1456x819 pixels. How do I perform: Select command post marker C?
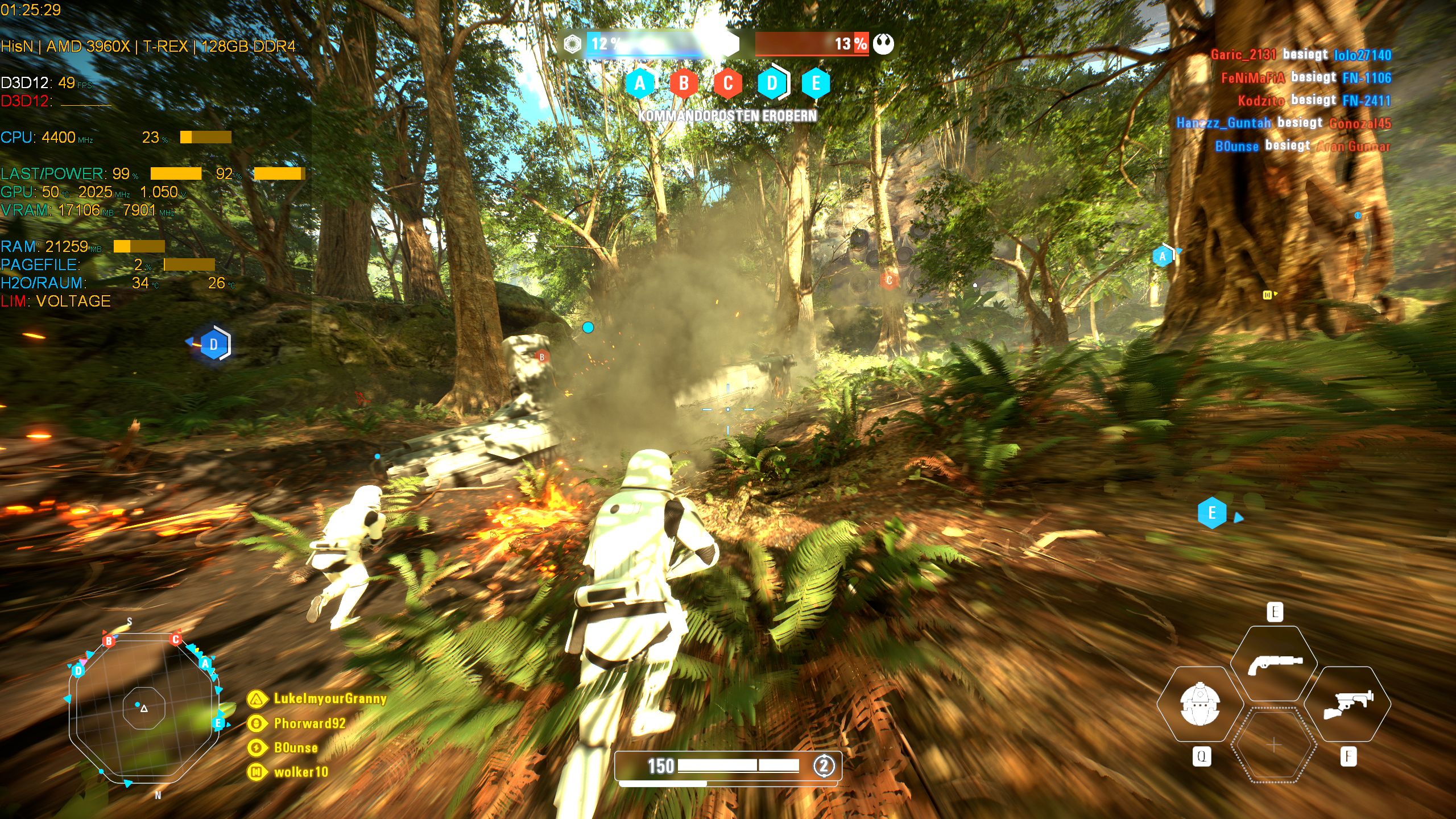728,84
